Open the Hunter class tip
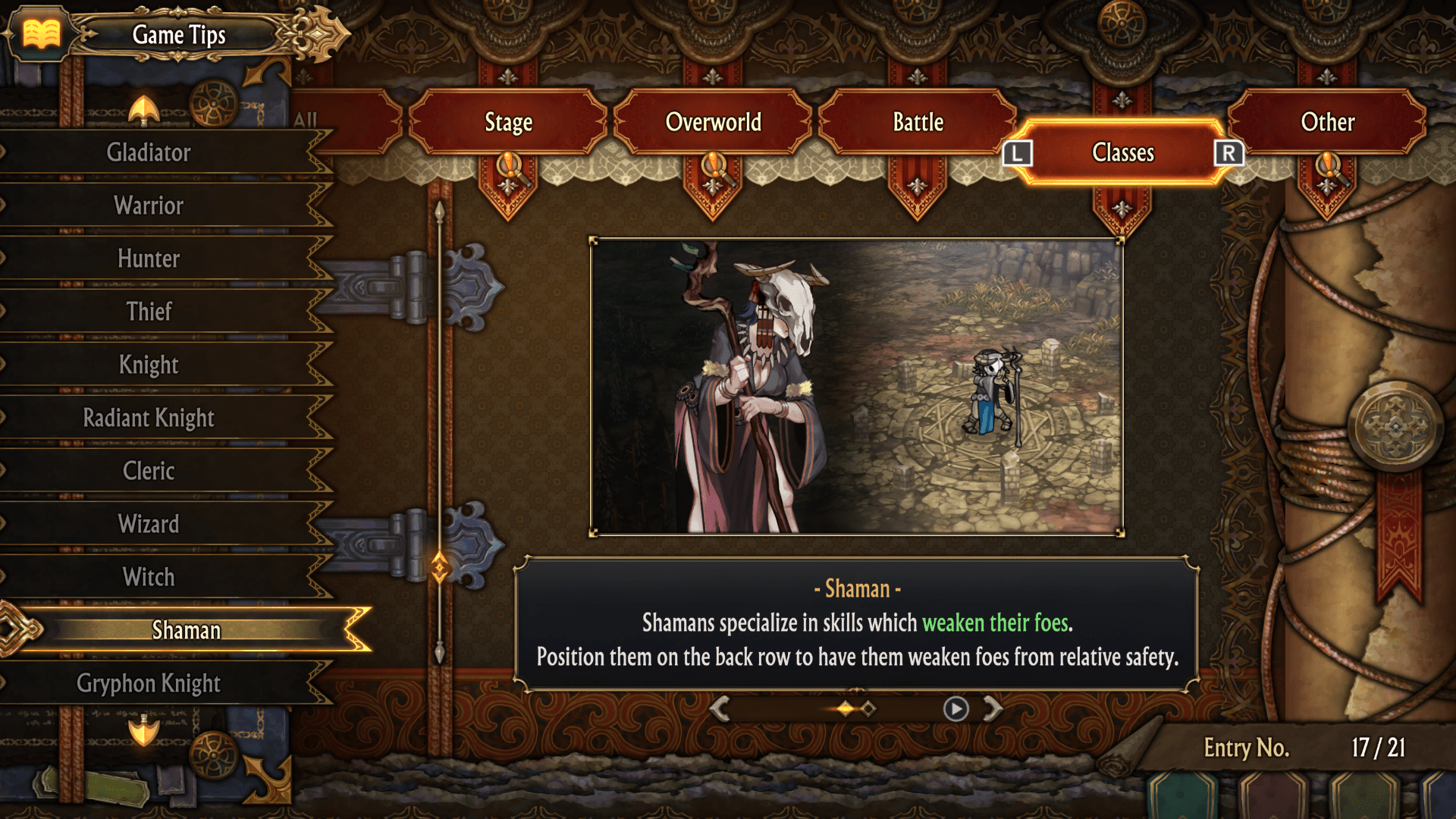This screenshot has width=1456, height=819. click(149, 259)
